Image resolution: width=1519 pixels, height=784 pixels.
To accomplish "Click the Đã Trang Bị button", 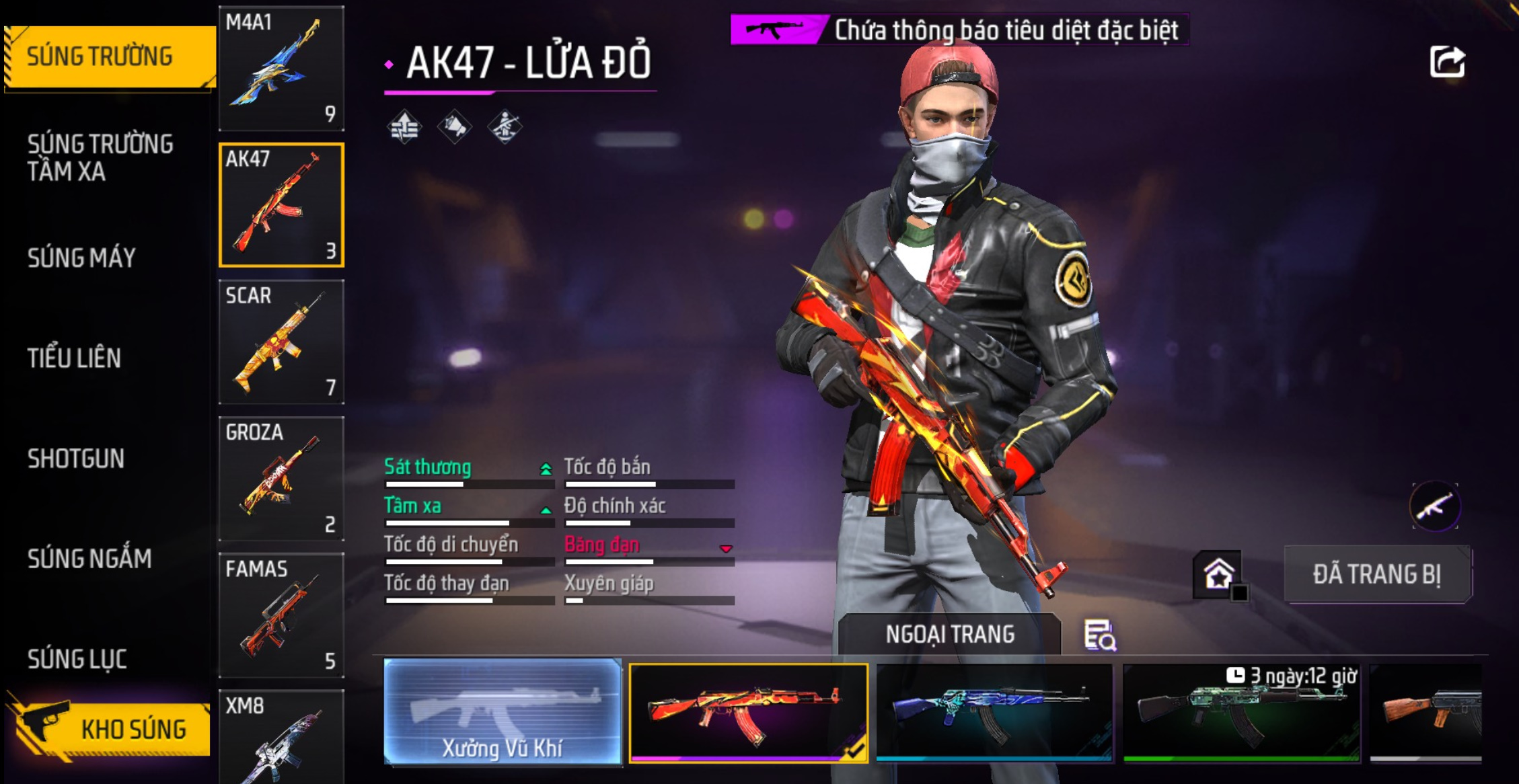I will coord(1376,574).
